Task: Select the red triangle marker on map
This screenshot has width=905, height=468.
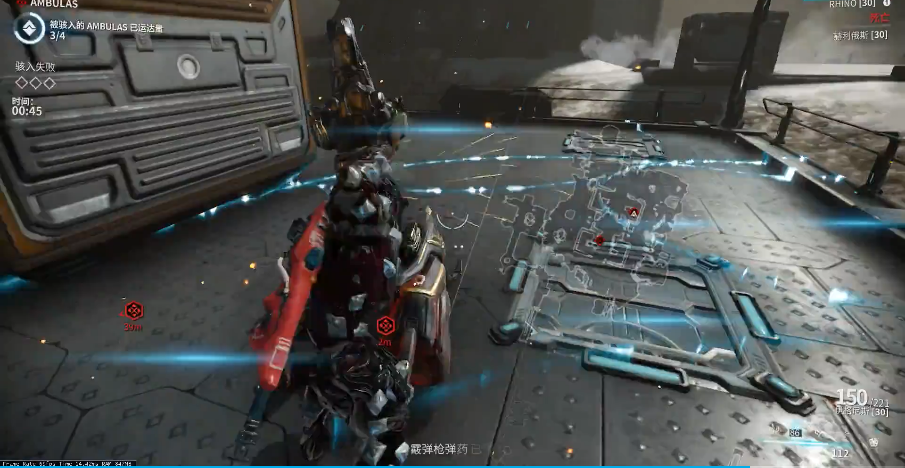Action: (x=632, y=212)
